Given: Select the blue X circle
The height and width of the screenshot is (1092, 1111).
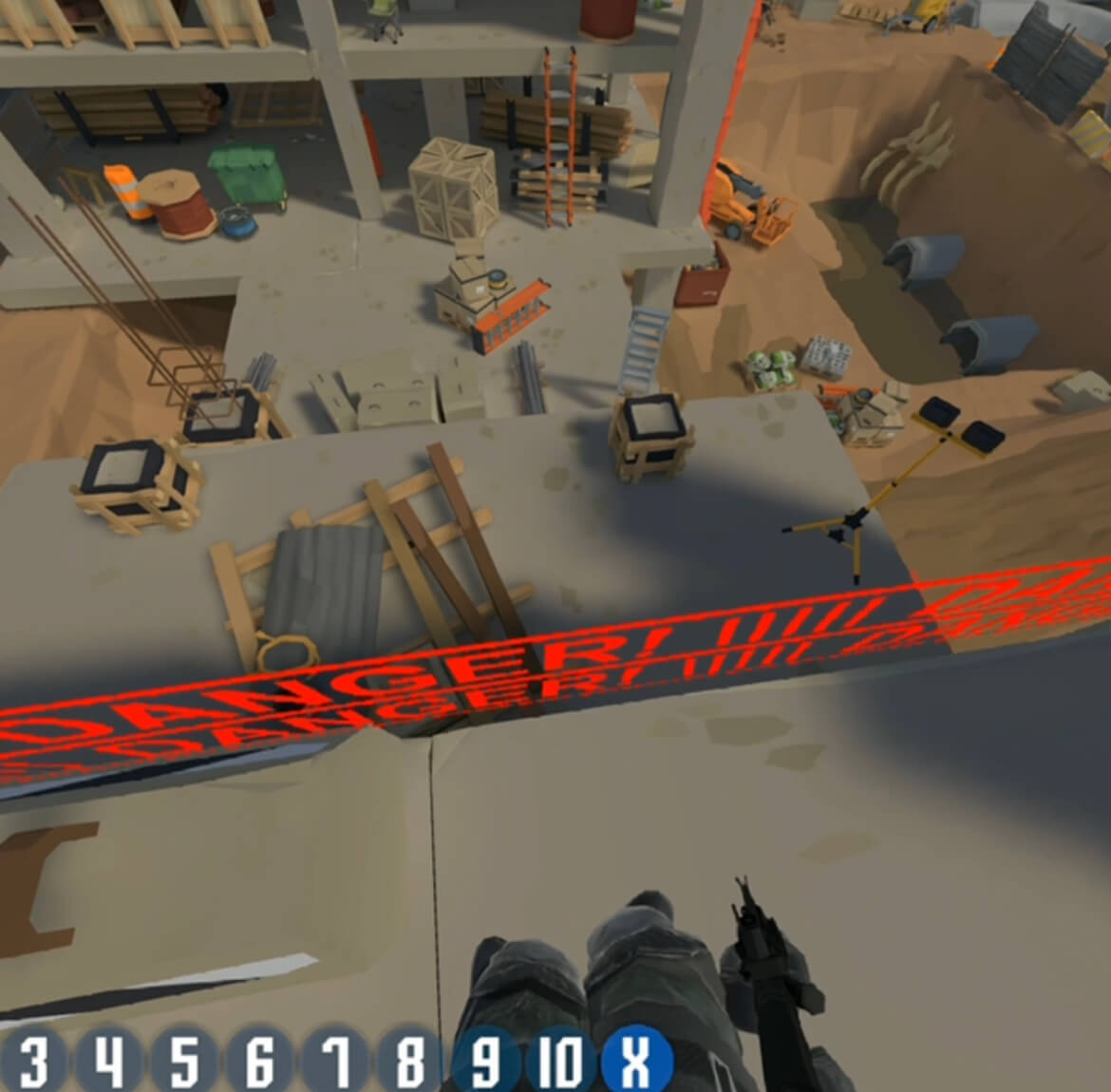Looking at the screenshot, I should [635, 1061].
